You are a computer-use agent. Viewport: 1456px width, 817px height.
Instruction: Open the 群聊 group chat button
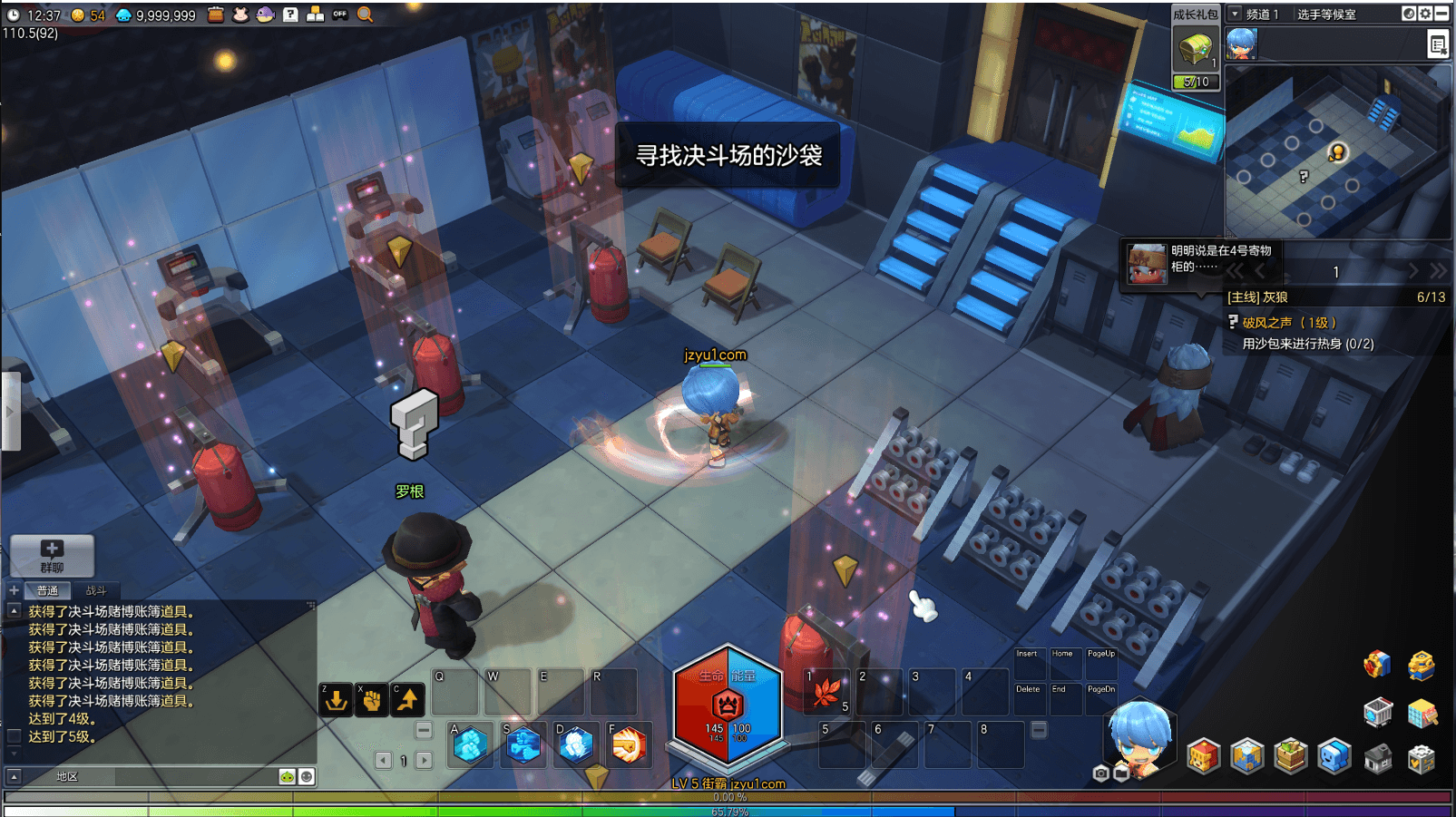click(52, 555)
